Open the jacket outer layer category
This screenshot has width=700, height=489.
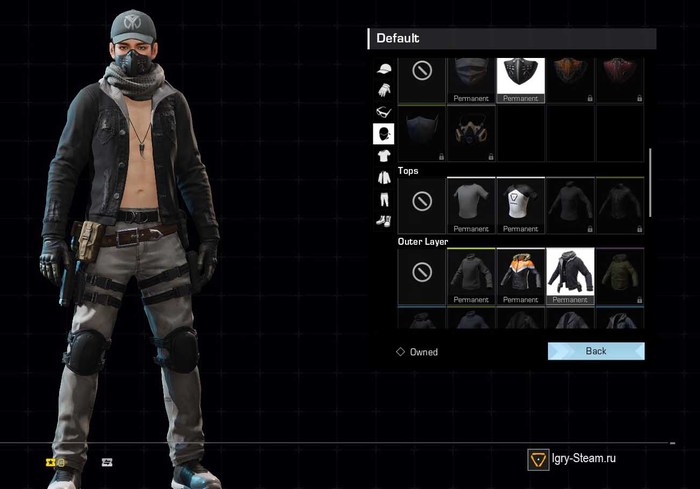click(383, 177)
